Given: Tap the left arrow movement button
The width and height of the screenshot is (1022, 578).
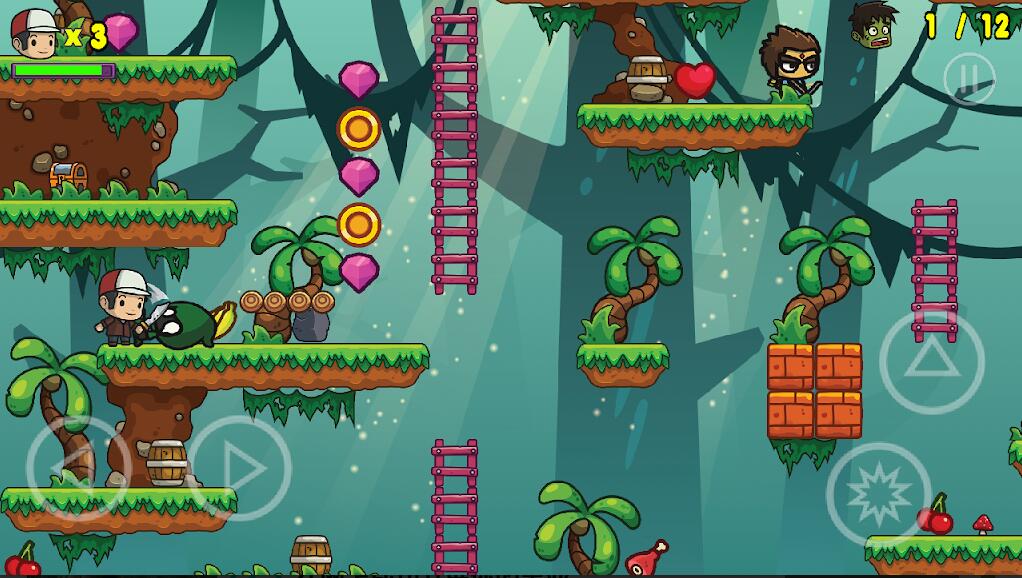Looking at the screenshot, I should tap(77, 467).
